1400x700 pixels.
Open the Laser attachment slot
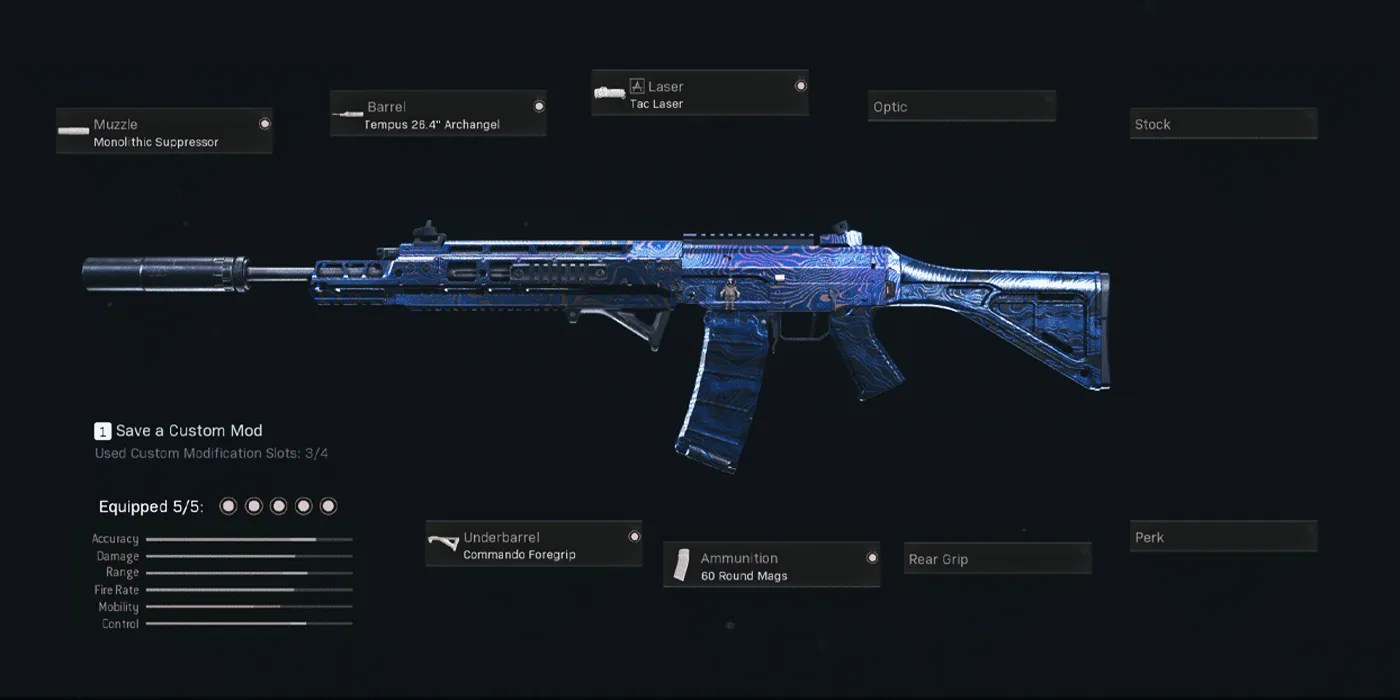click(x=700, y=94)
